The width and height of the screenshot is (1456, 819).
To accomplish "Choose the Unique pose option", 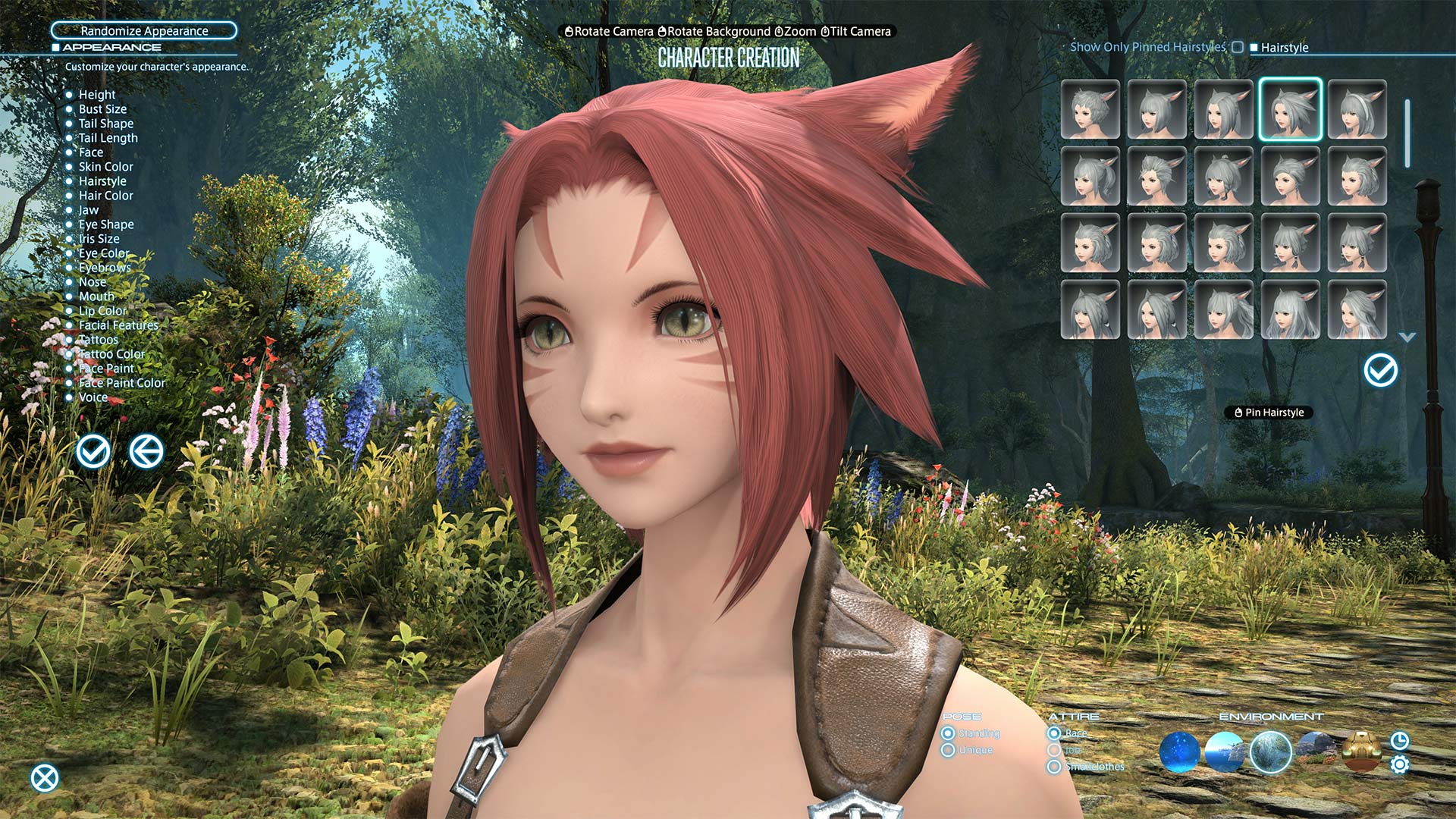I will click(948, 750).
